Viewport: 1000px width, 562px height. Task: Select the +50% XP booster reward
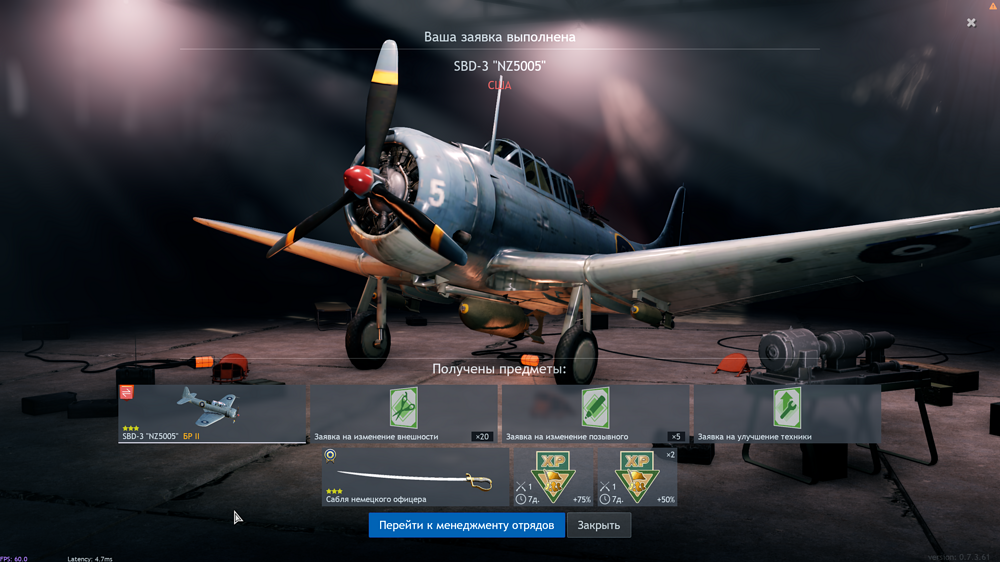pyautogui.click(x=637, y=476)
